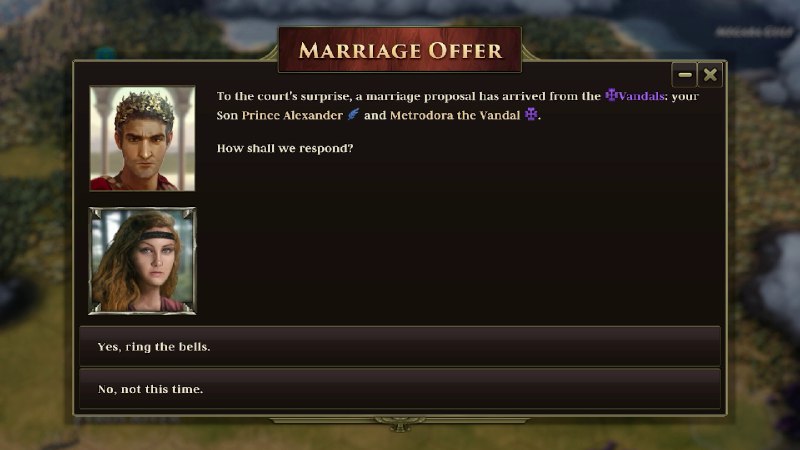Accept with "Yes, ring the bells."
The height and width of the screenshot is (450, 800).
399,346
